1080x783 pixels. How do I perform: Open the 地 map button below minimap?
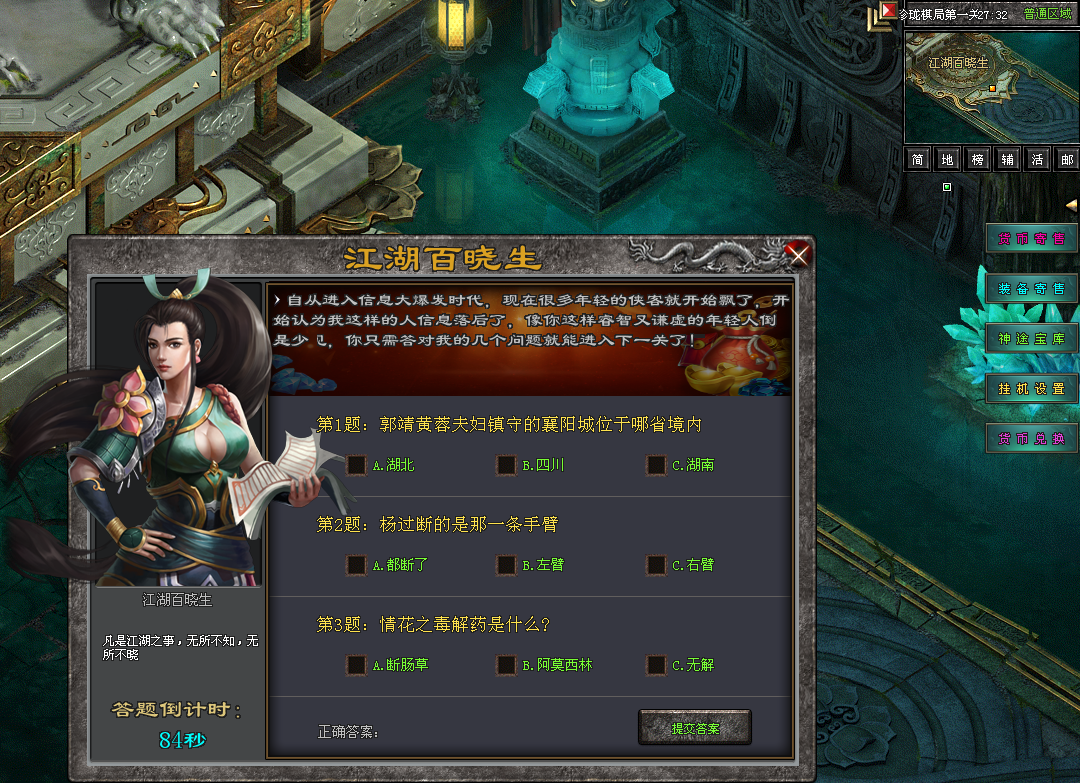(x=947, y=160)
